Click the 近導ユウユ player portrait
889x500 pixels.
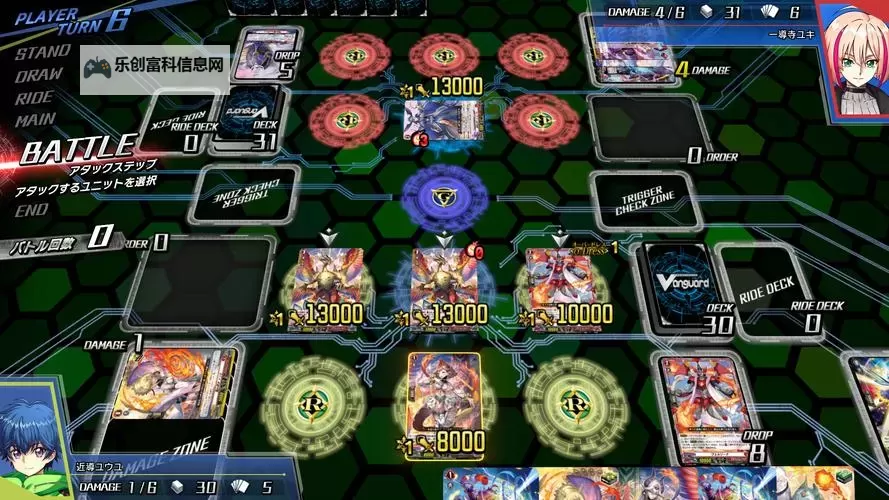click(x=36, y=447)
